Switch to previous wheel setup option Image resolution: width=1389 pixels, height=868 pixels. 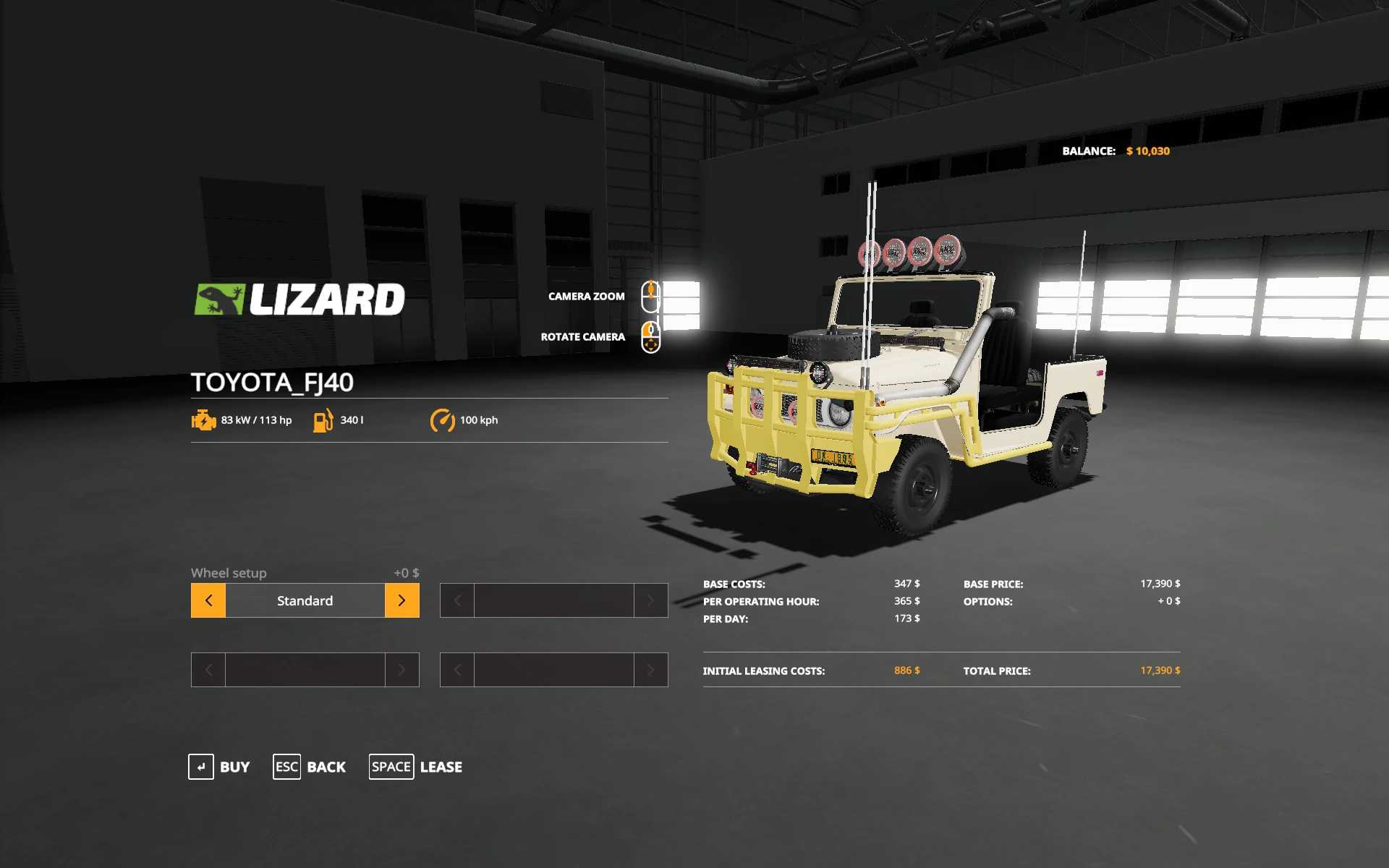(208, 600)
